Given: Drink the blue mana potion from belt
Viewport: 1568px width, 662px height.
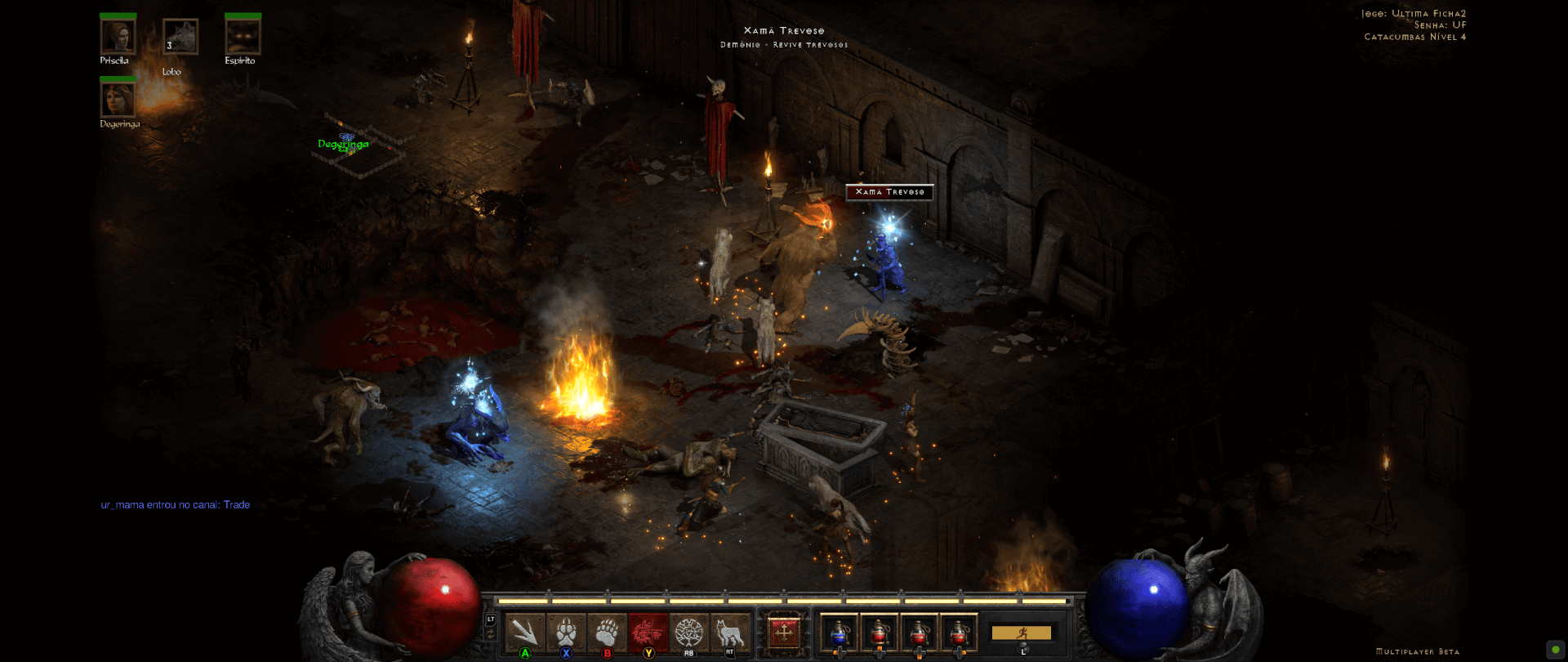Looking at the screenshot, I should click(839, 633).
